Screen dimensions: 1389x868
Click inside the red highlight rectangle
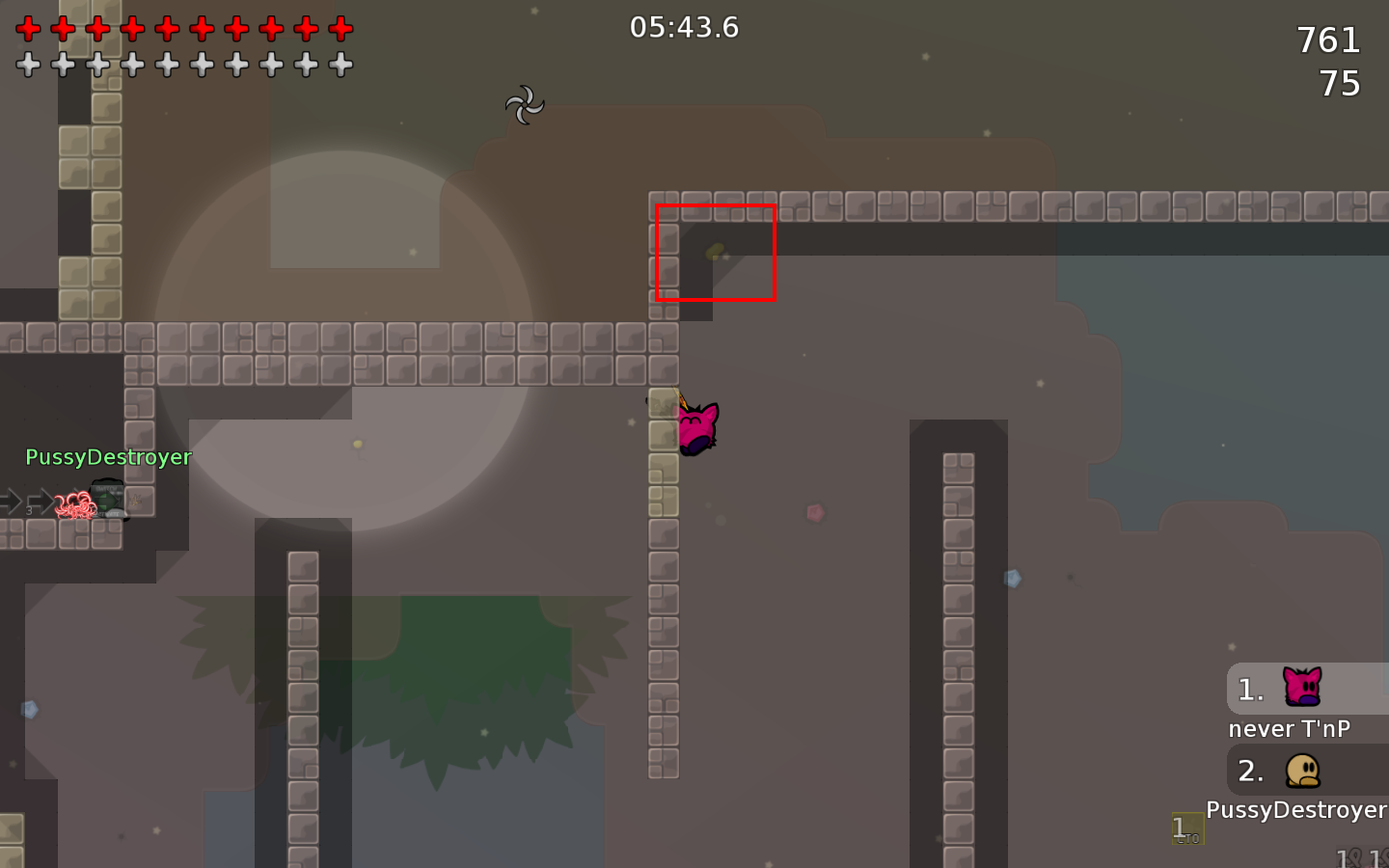(716, 254)
